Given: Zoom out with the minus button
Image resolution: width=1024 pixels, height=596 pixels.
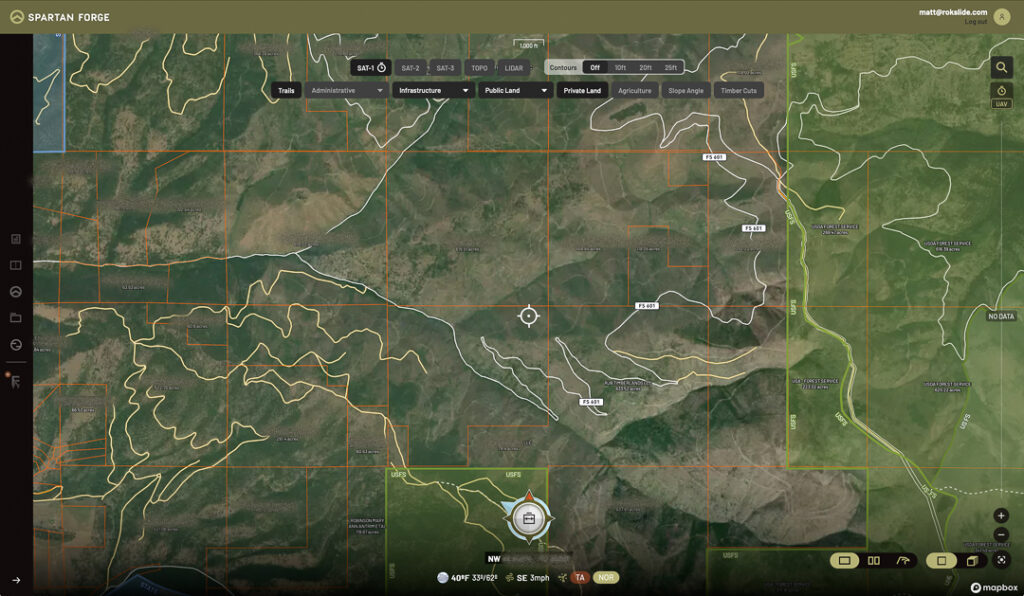Looking at the screenshot, I should coord(1001,535).
